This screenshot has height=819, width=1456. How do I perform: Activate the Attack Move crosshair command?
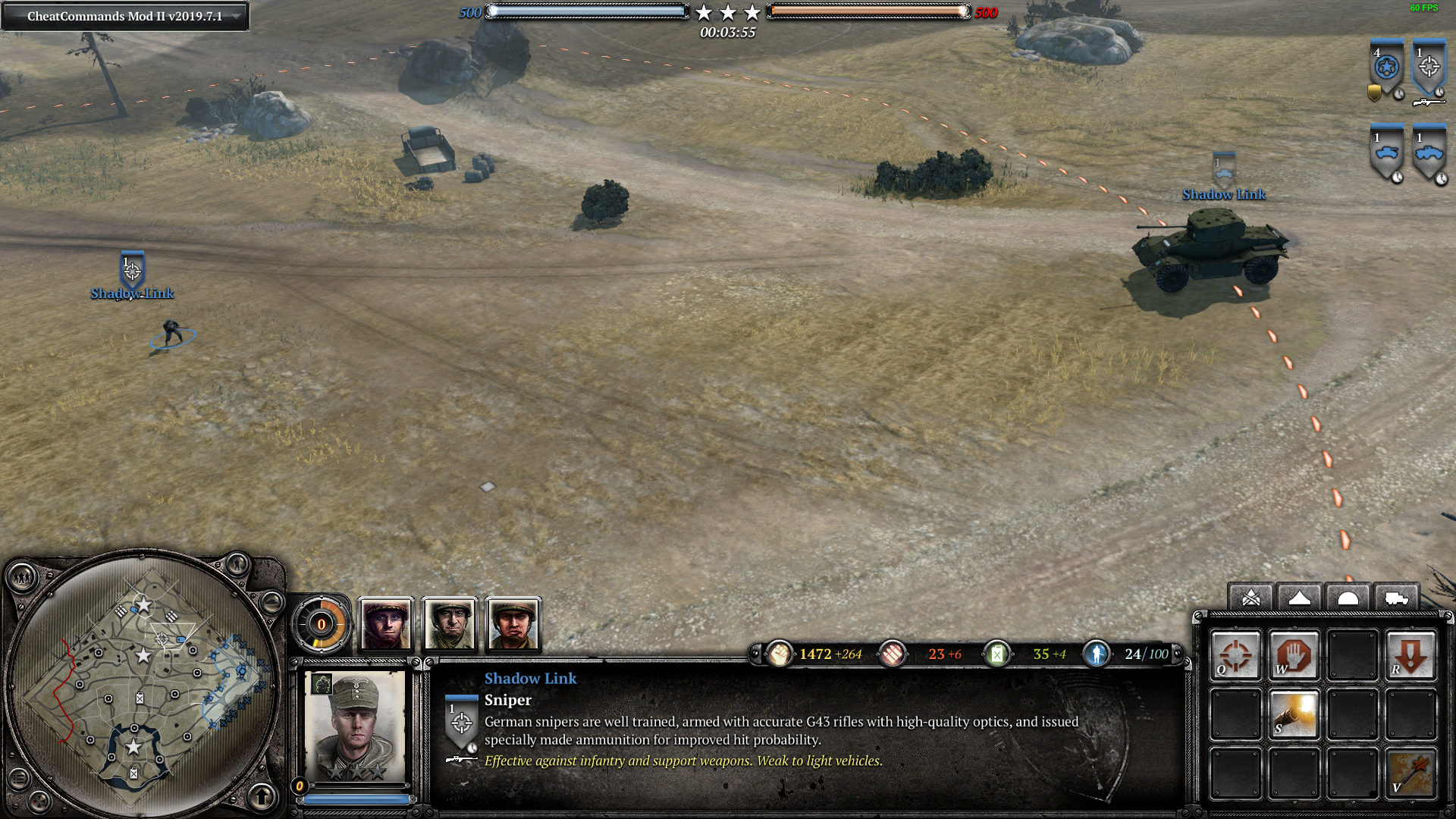1235,655
